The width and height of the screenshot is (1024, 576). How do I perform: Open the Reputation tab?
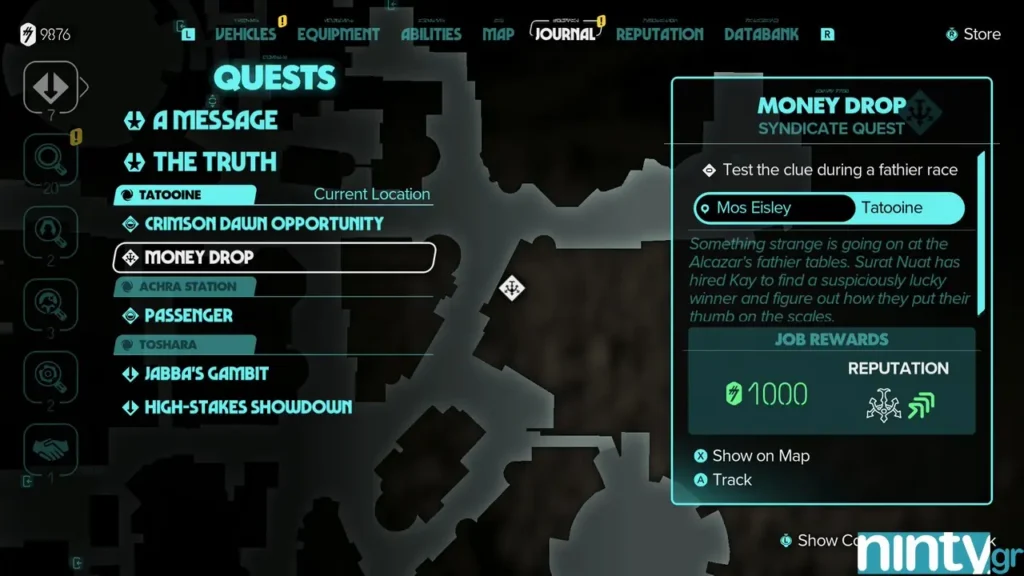tap(659, 34)
